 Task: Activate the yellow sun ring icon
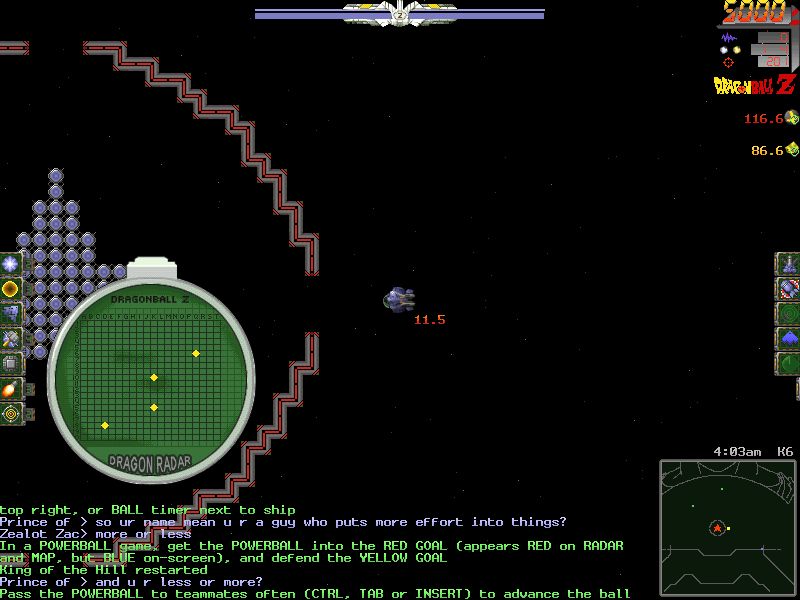pos(10,289)
